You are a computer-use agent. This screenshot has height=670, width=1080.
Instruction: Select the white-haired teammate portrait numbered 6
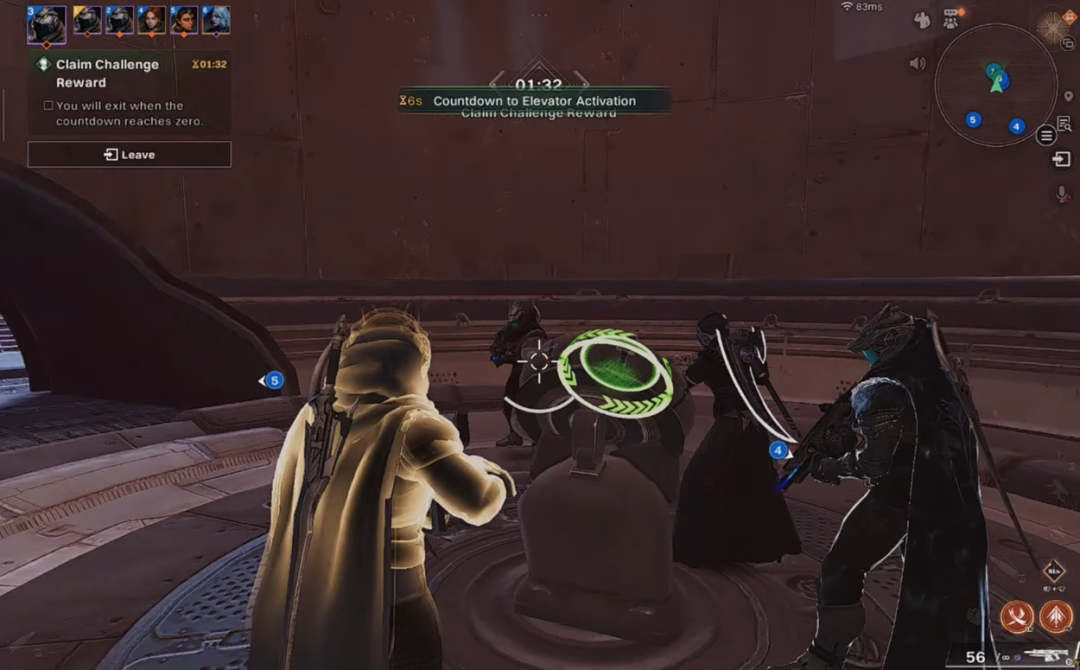(x=216, y=20)
